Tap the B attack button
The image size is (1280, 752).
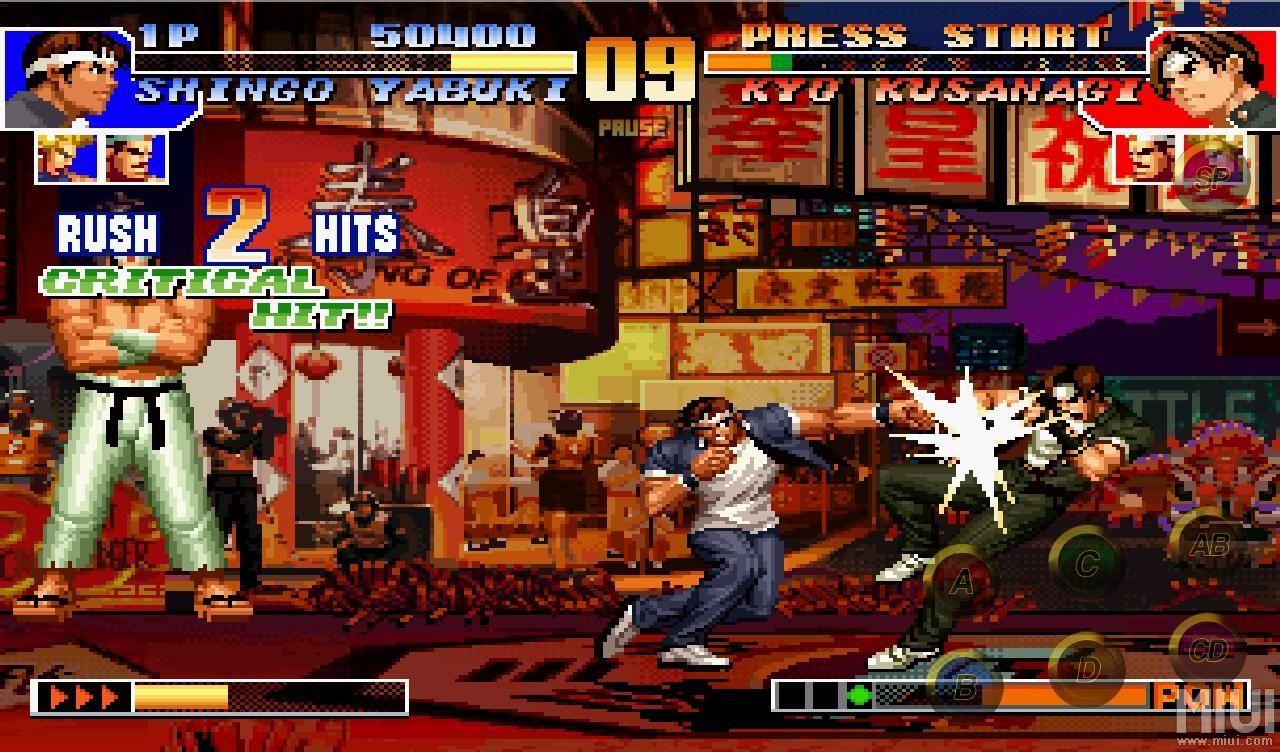coord(965,687)
